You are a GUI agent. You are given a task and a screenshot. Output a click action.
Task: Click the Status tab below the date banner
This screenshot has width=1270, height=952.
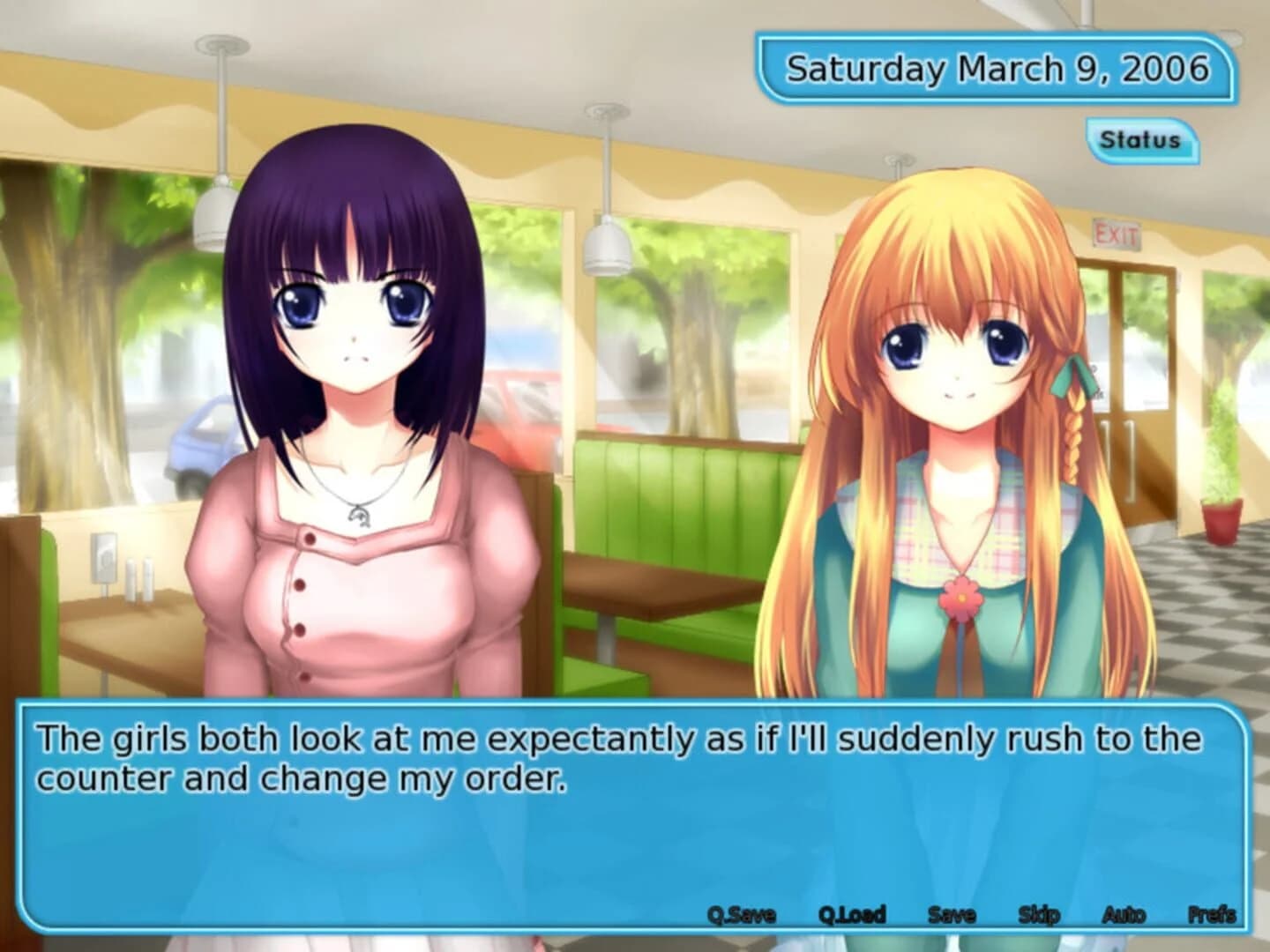[x=1140, y=138]
